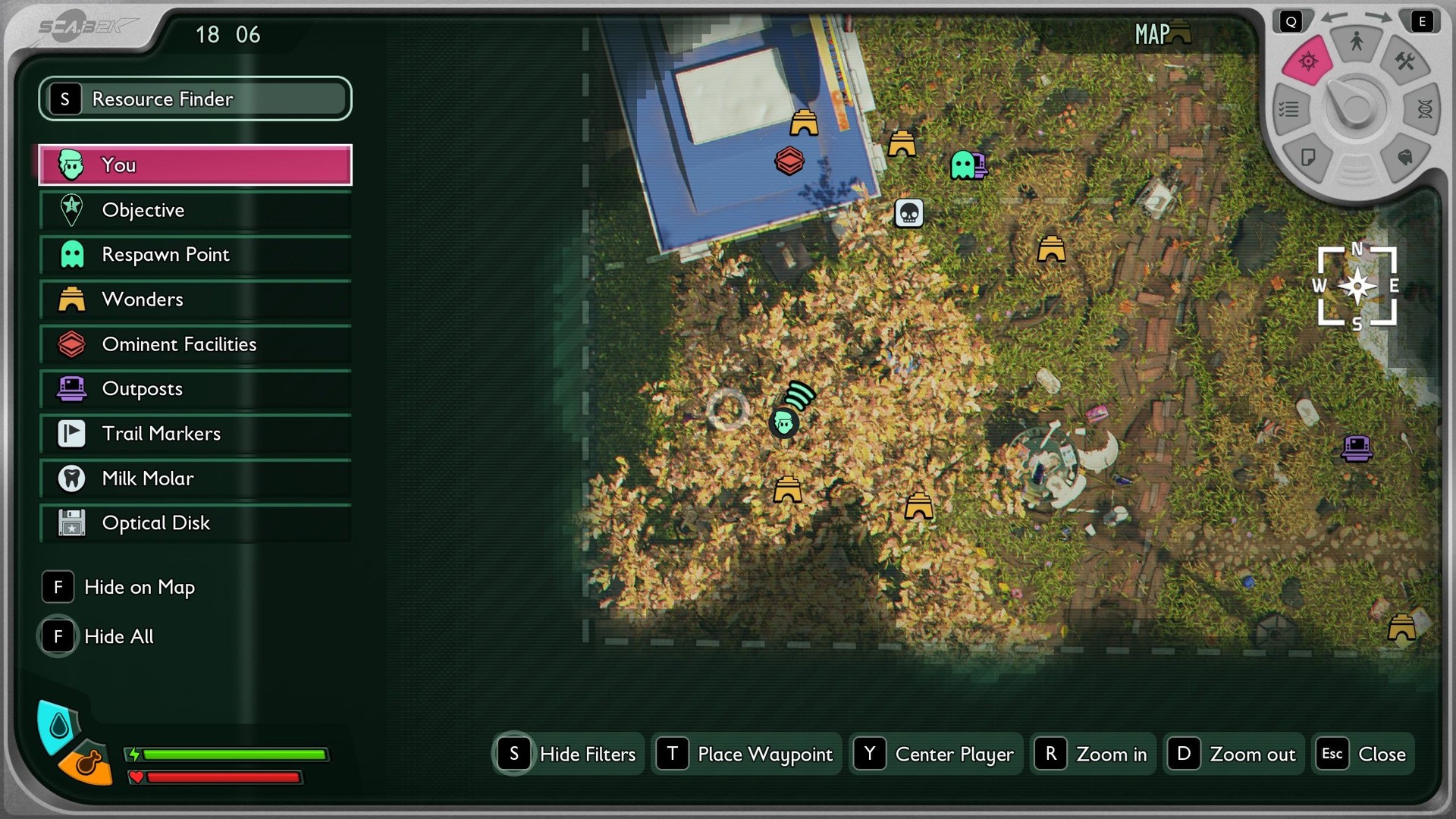
Task: Open the Resource Finder
Action: click(195, 99)
